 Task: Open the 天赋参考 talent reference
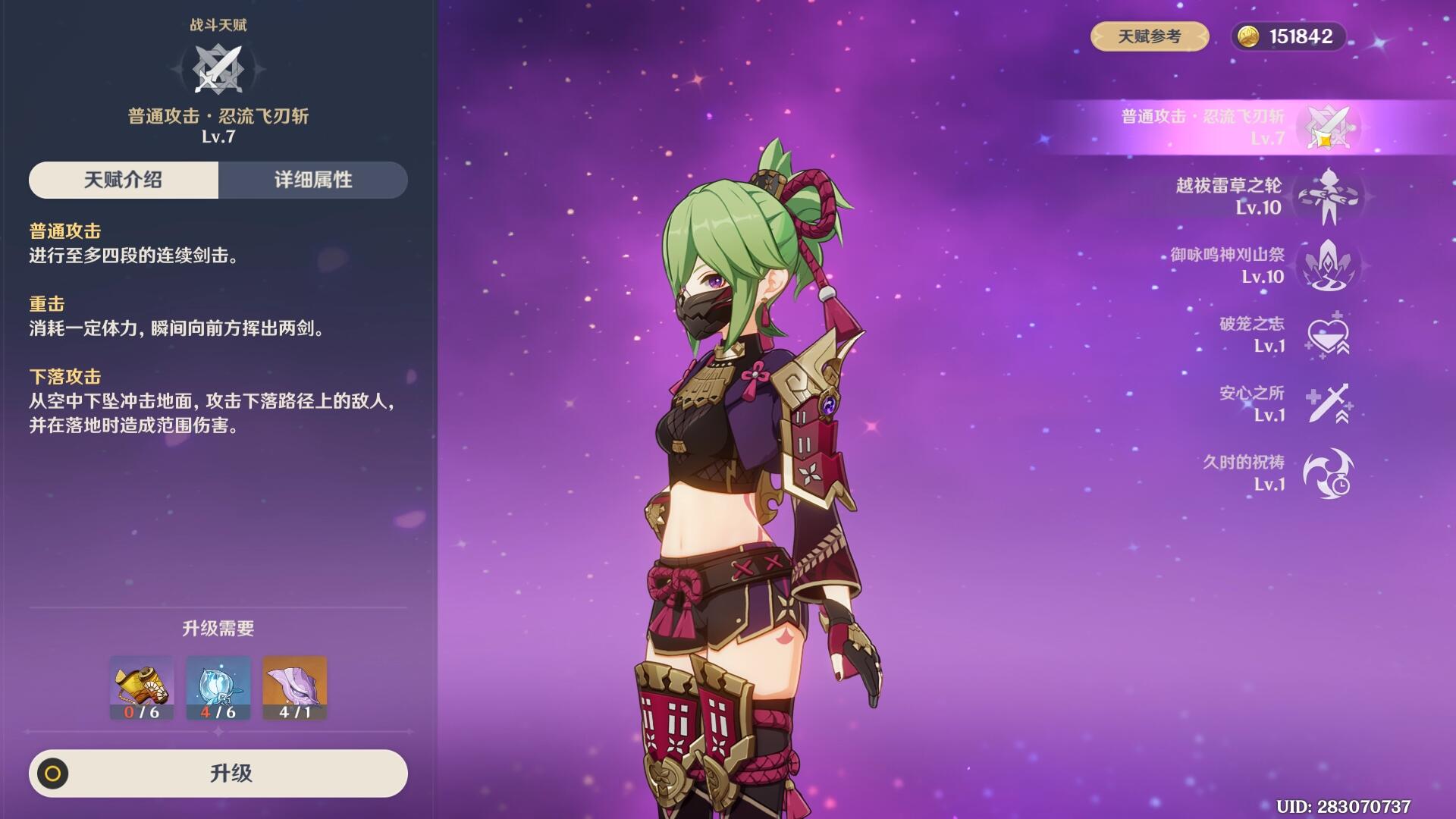(1149, 36)
